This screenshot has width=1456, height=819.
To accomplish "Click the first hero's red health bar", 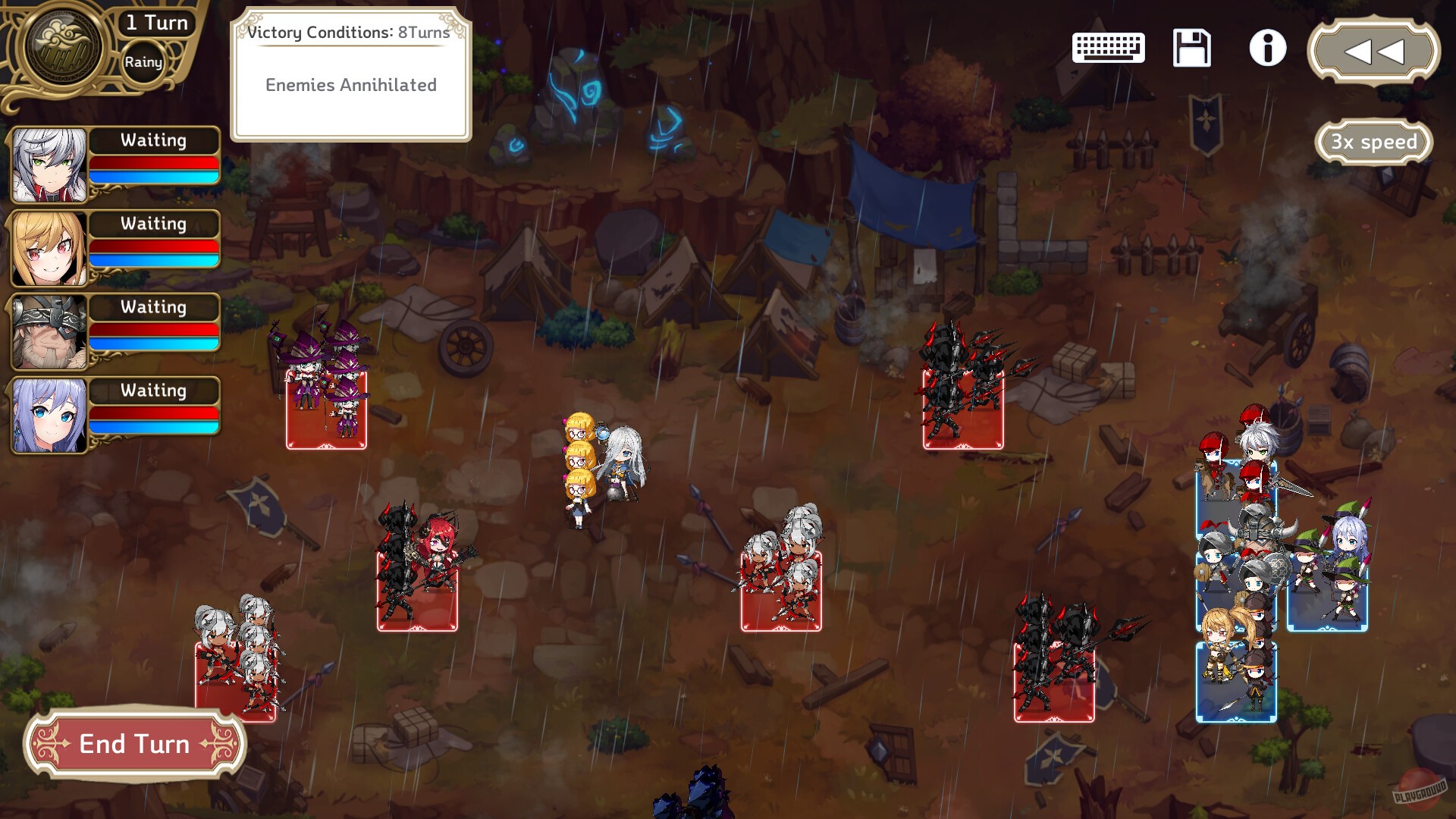I will coord(154,161).
